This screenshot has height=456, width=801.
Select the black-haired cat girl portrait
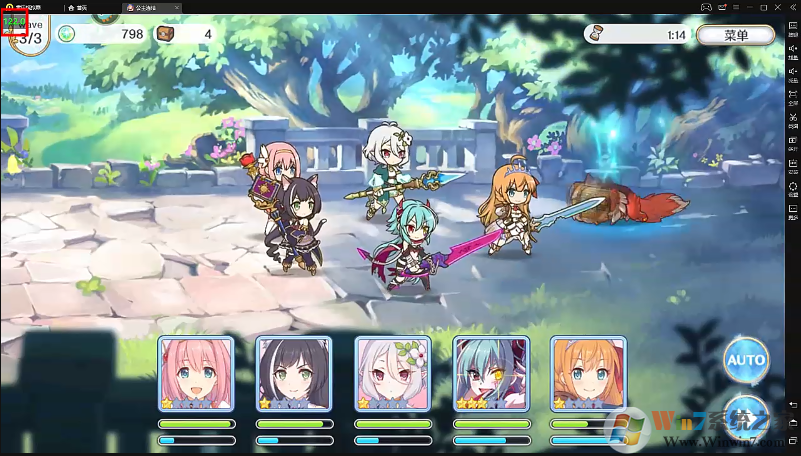click(x=295, y=374)
